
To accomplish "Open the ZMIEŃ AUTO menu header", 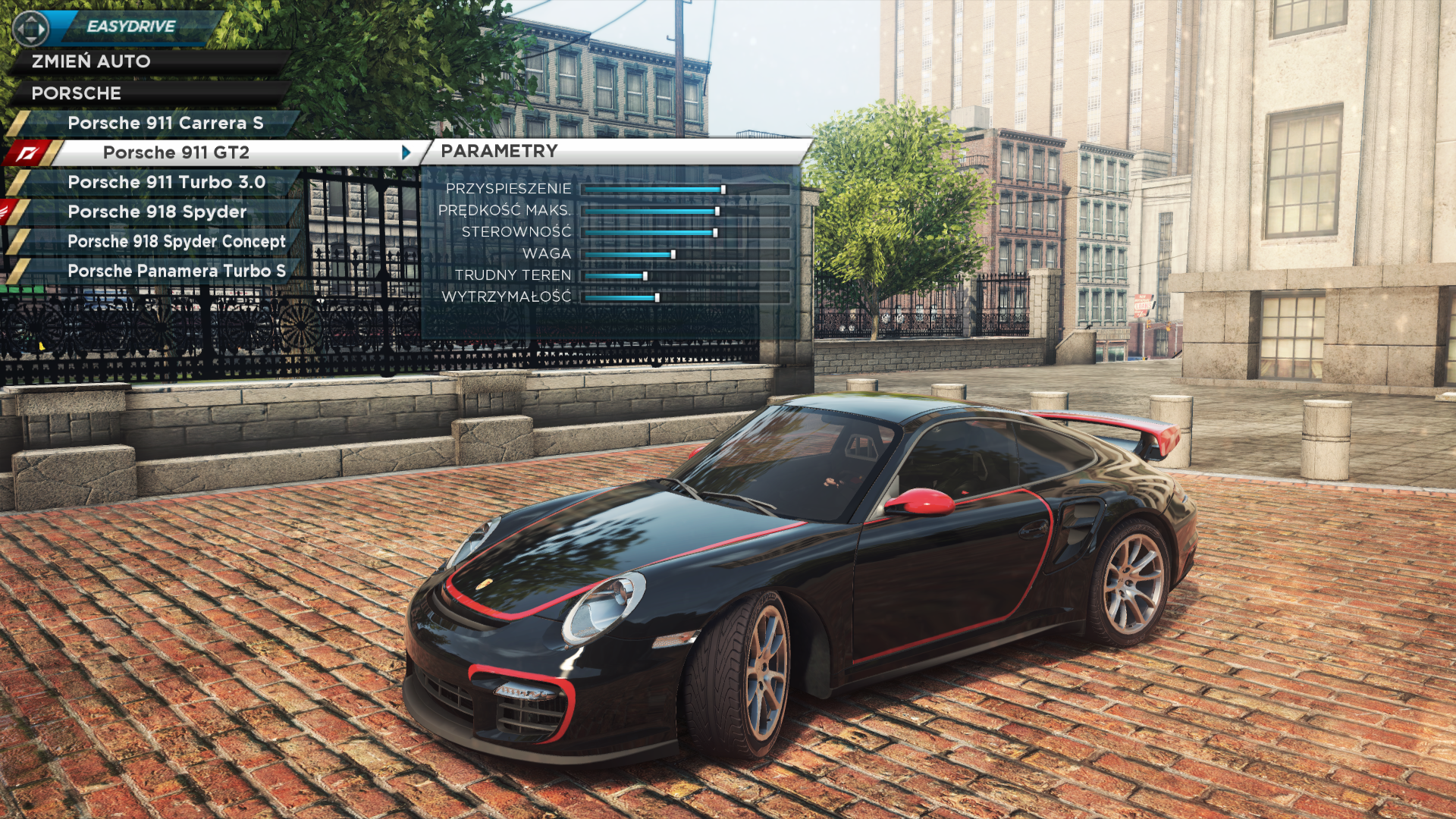I will (91, 61).
